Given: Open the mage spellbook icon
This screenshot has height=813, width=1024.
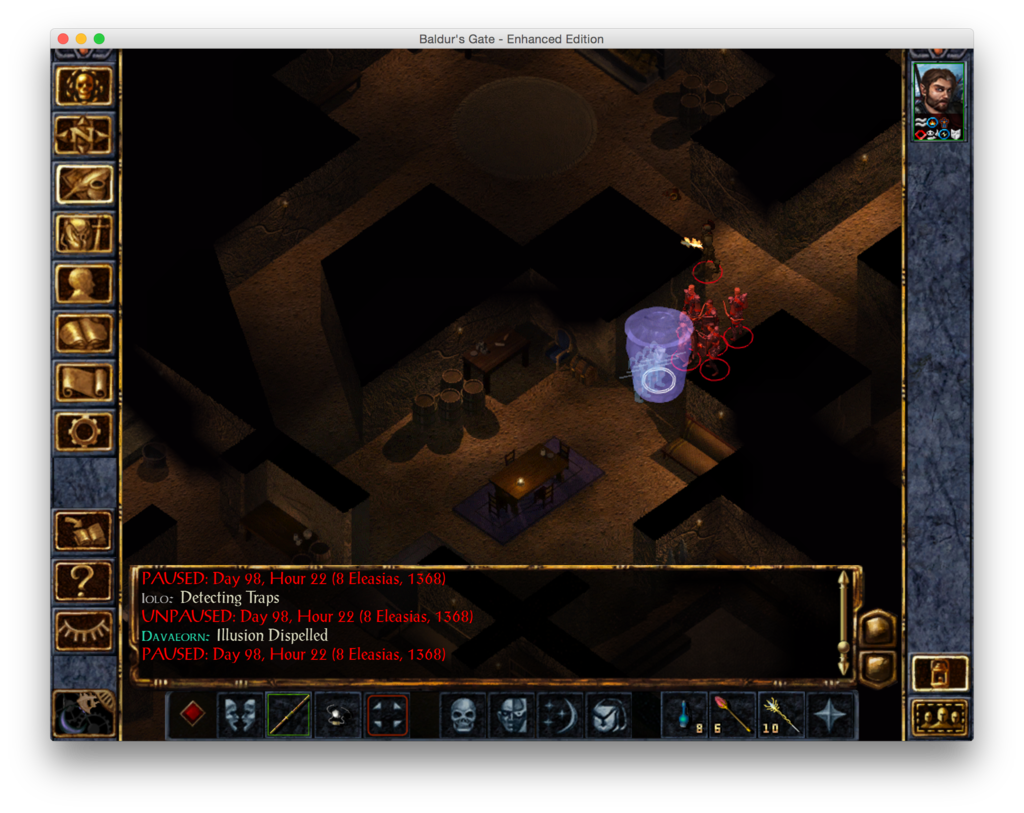Looking at the screenshot, I should (x=84, y=333).
